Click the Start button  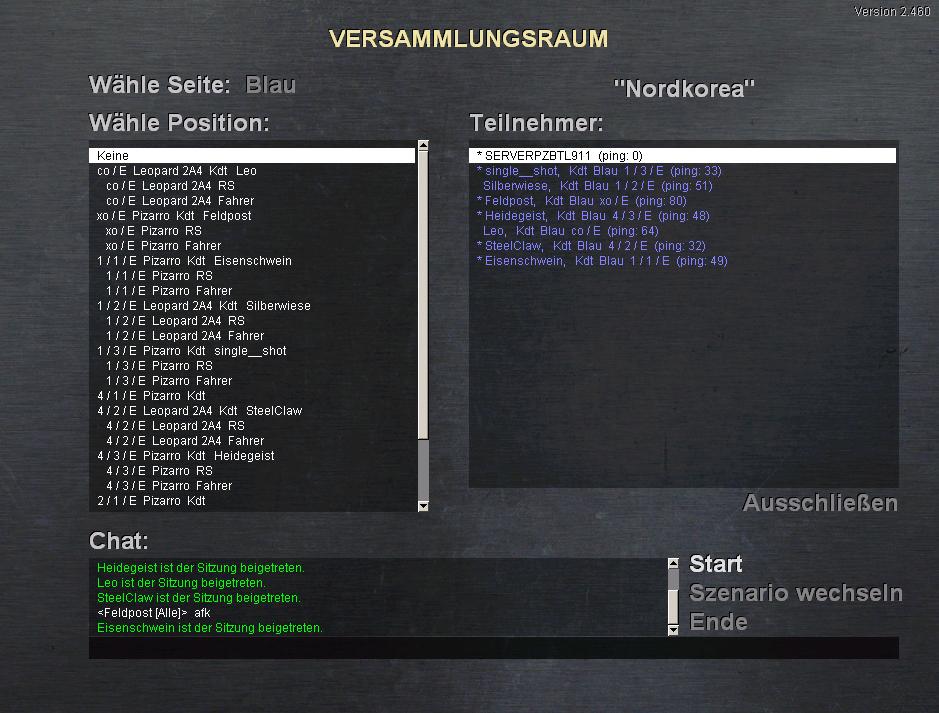pos(716,565)
